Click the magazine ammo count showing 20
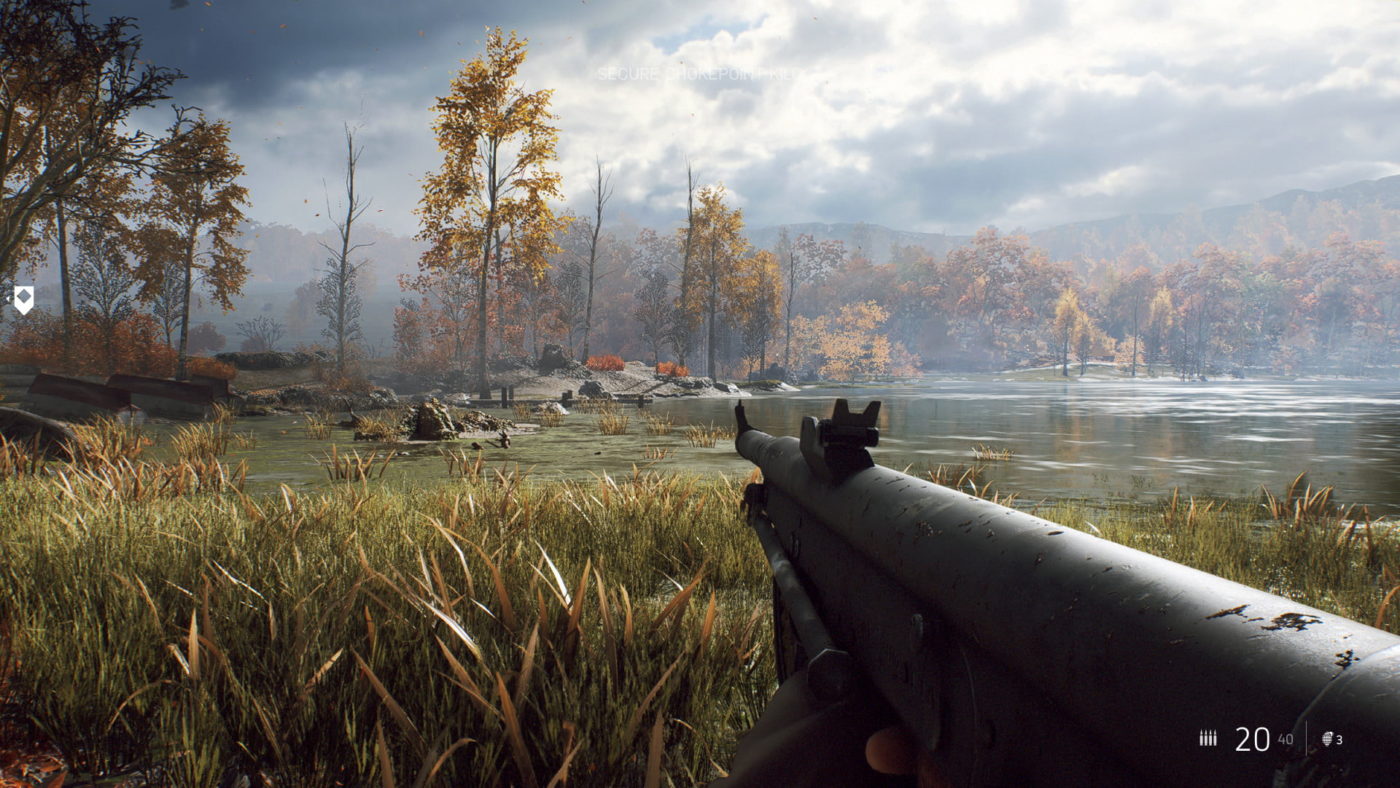This screenshot has height=788, width=1400. pyautogui.click(x=1252, y=738)
